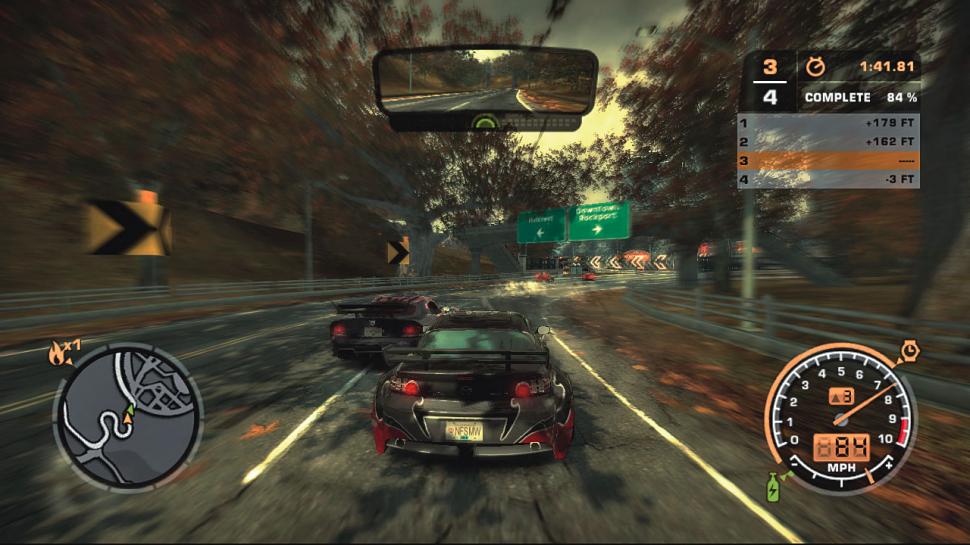Image resolution: width=970 pixels, height=545 pixels.
Task: Click the green nitrous bottle icon
Action: tap(774, 489)
